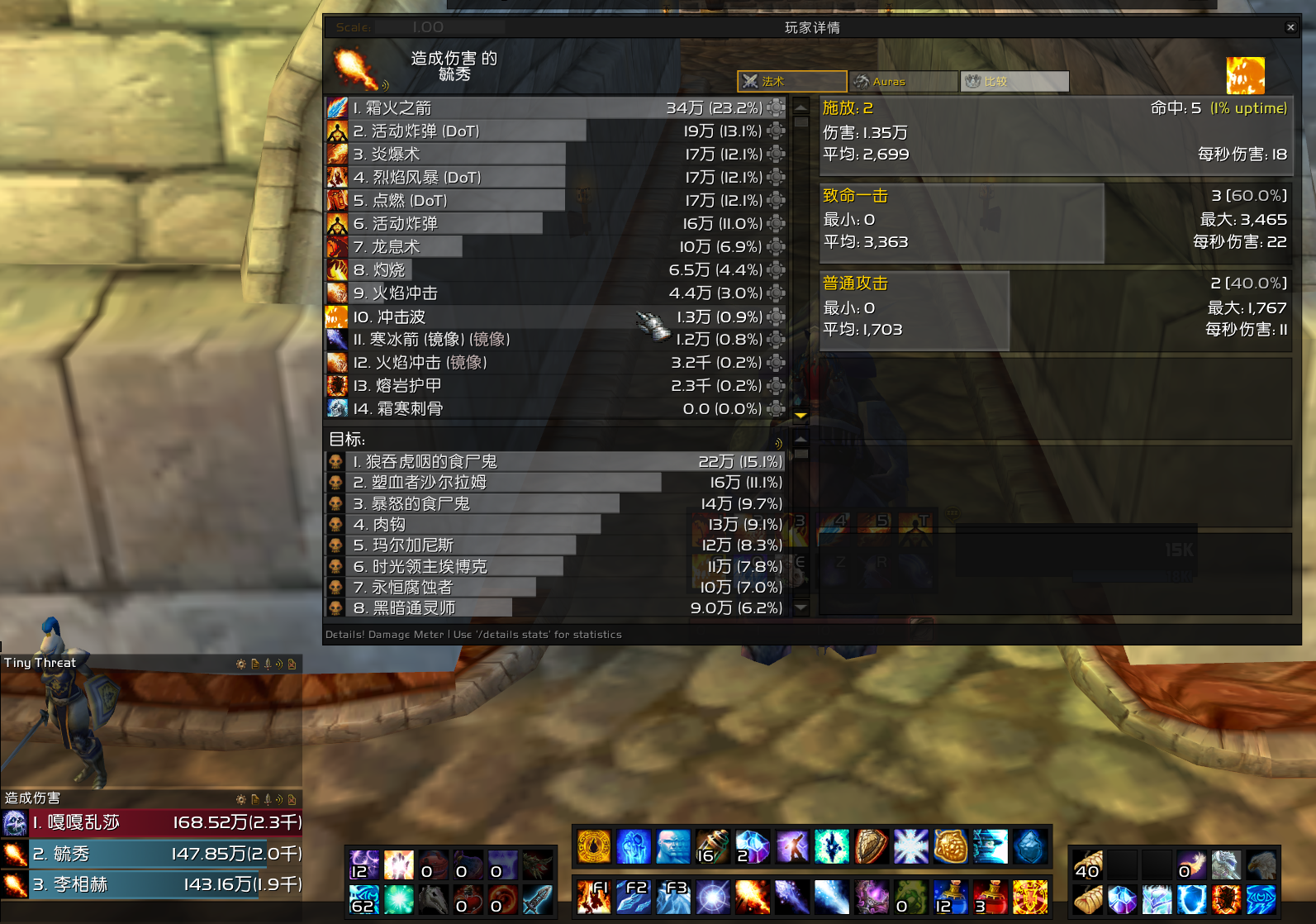Expand the spell list with the yellow down arrow
Image resolution: width=1316 pixels, height=924 pixels.
(x=800, y=417)
